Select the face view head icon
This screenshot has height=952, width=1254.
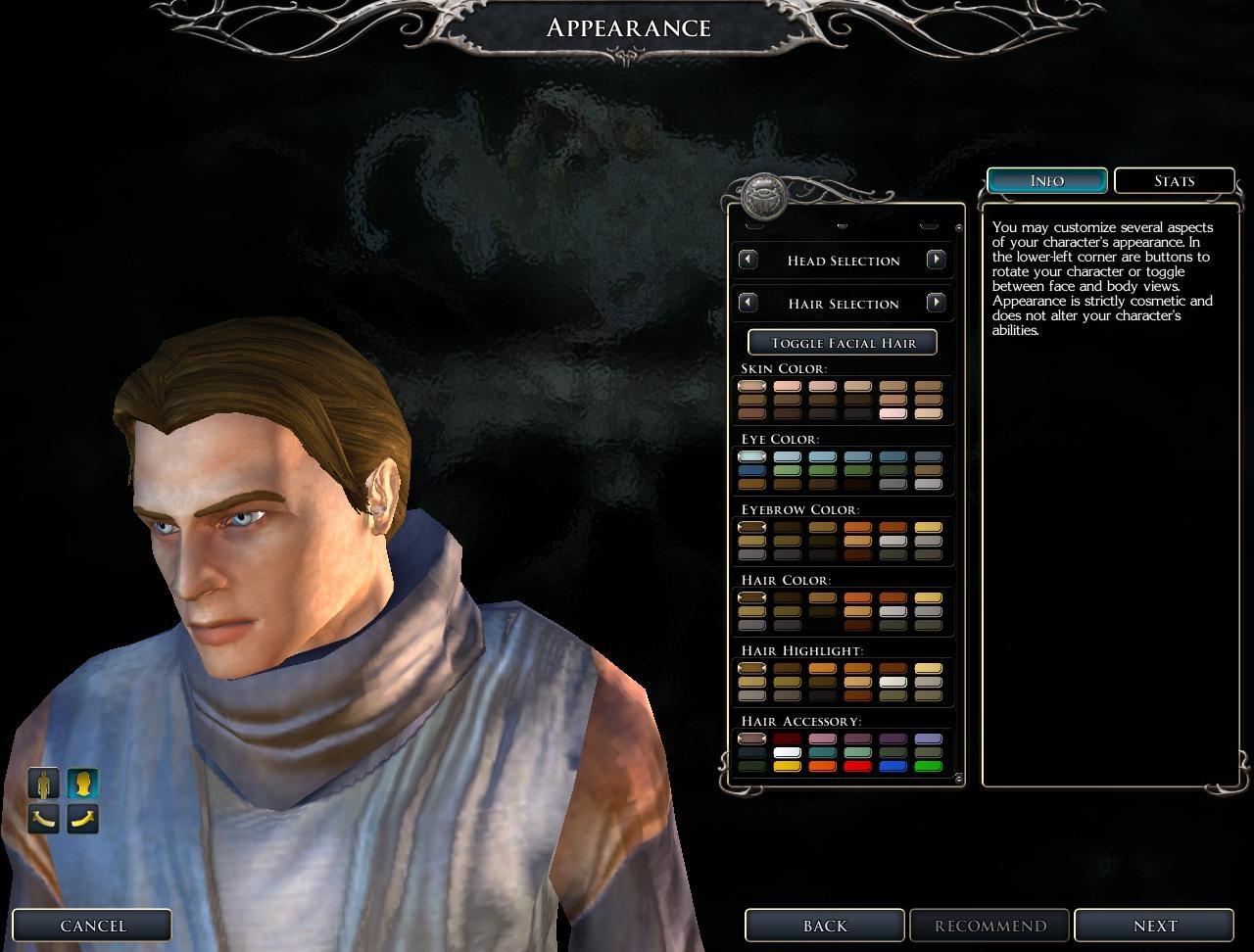83,784
